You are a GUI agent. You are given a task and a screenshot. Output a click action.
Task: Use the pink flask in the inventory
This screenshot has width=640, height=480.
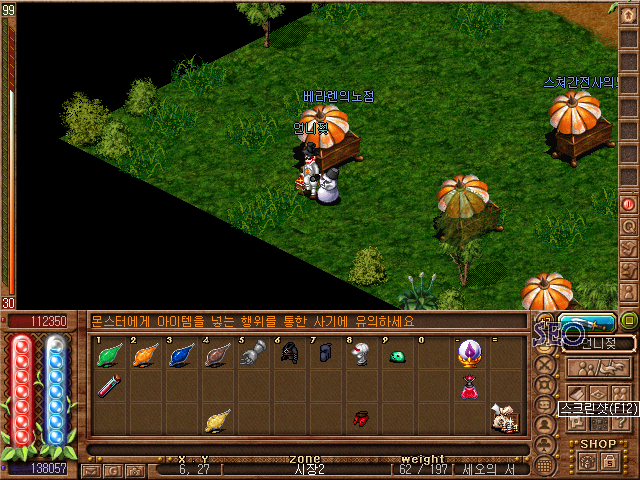click(468, 388)
